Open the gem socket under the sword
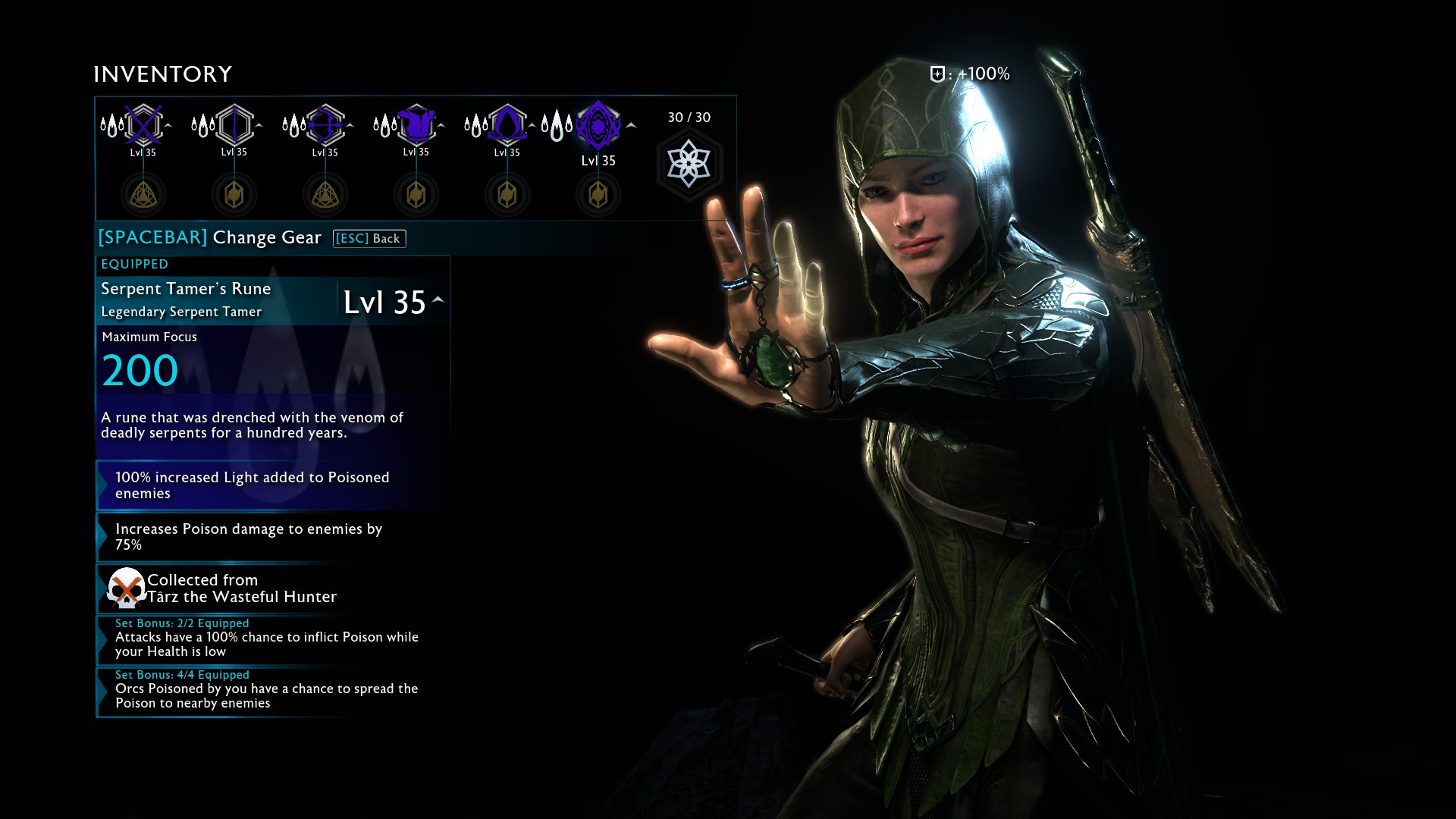The image size is (1456, 819). [143, 195]
